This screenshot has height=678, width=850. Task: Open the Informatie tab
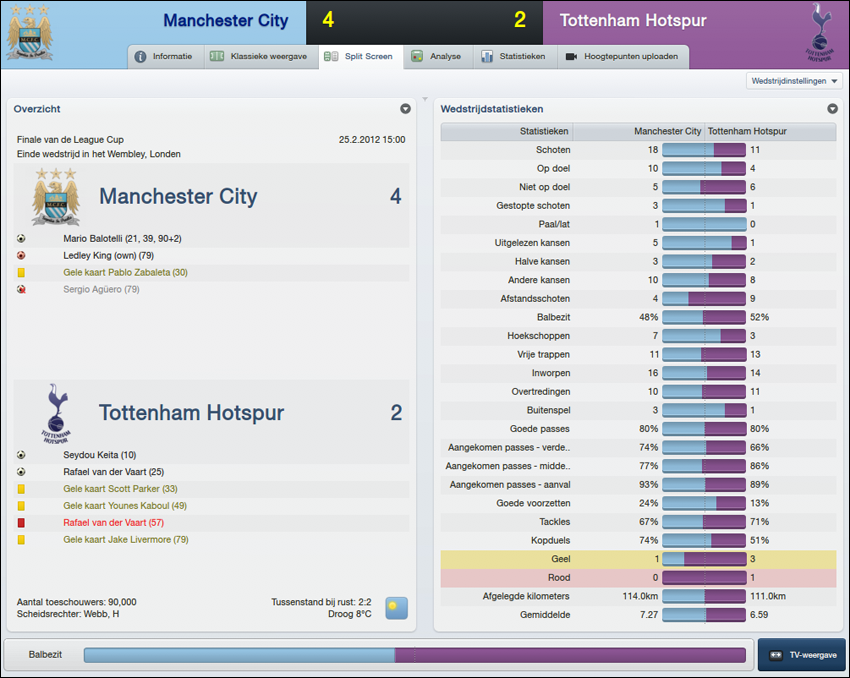pyautogui.click(x=164, y=57)
